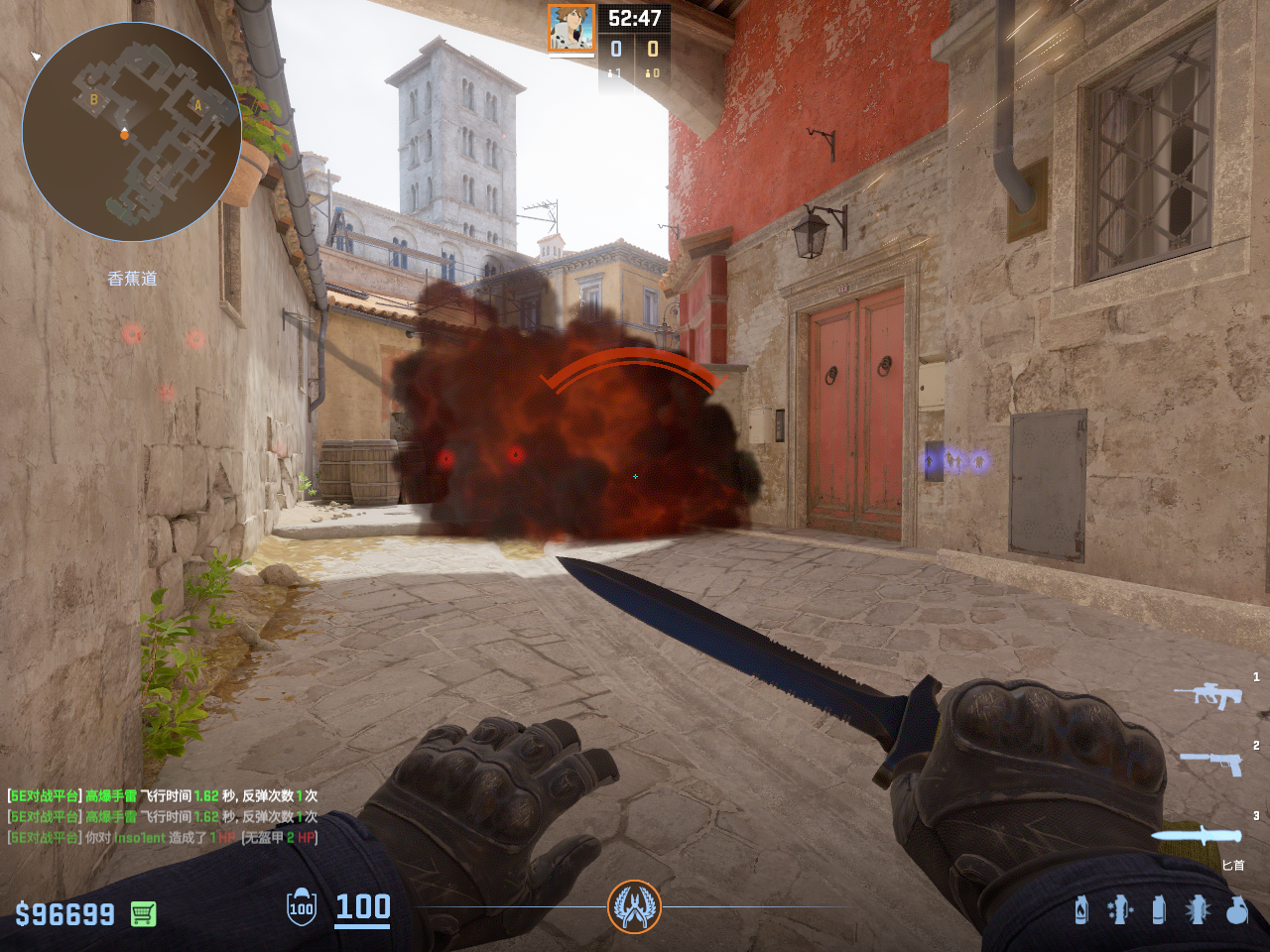
Task: Pick the smoke grenade icon
Action: (1159, 909)
